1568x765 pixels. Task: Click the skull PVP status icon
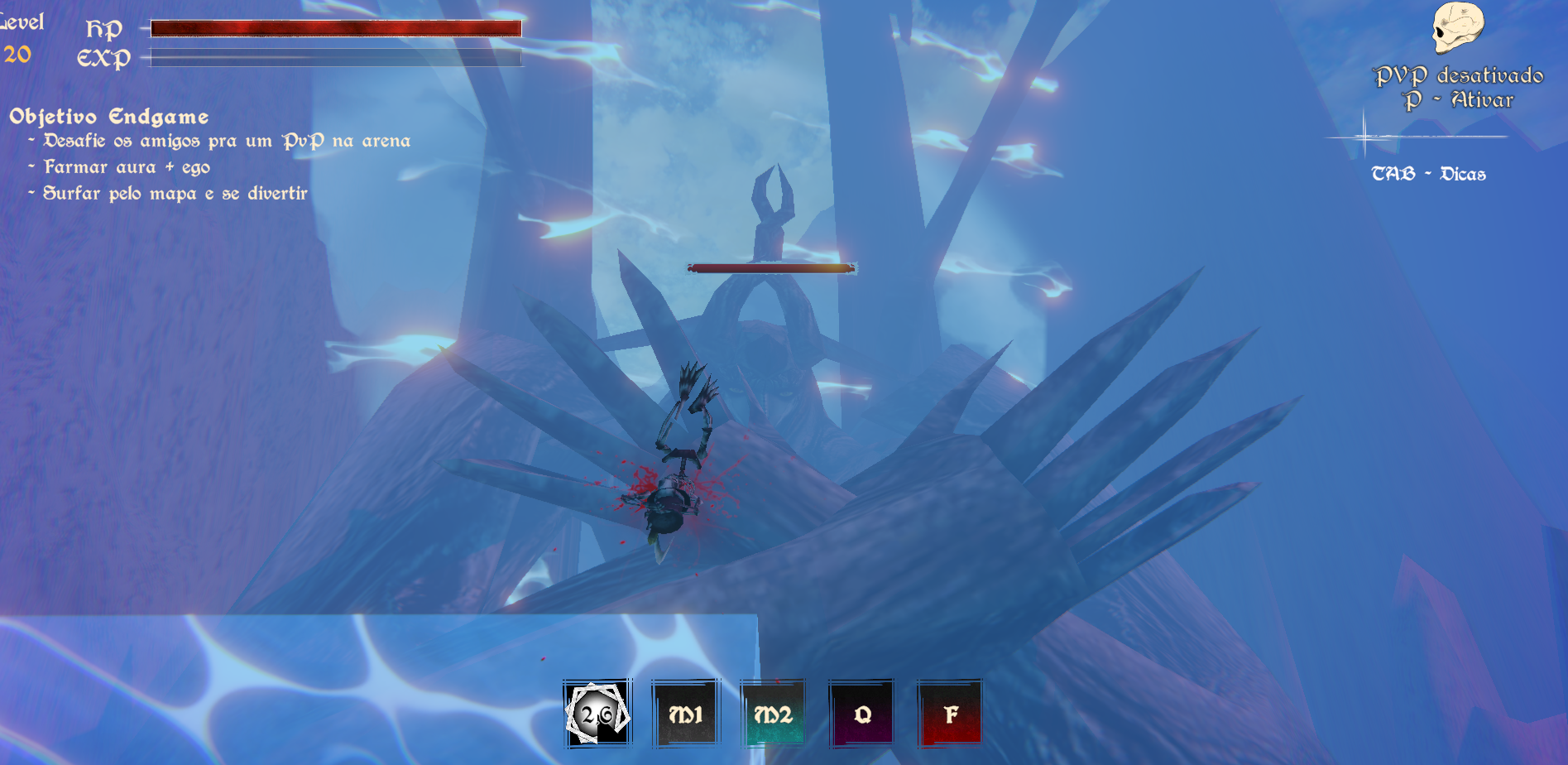[x=1458, y=28]
